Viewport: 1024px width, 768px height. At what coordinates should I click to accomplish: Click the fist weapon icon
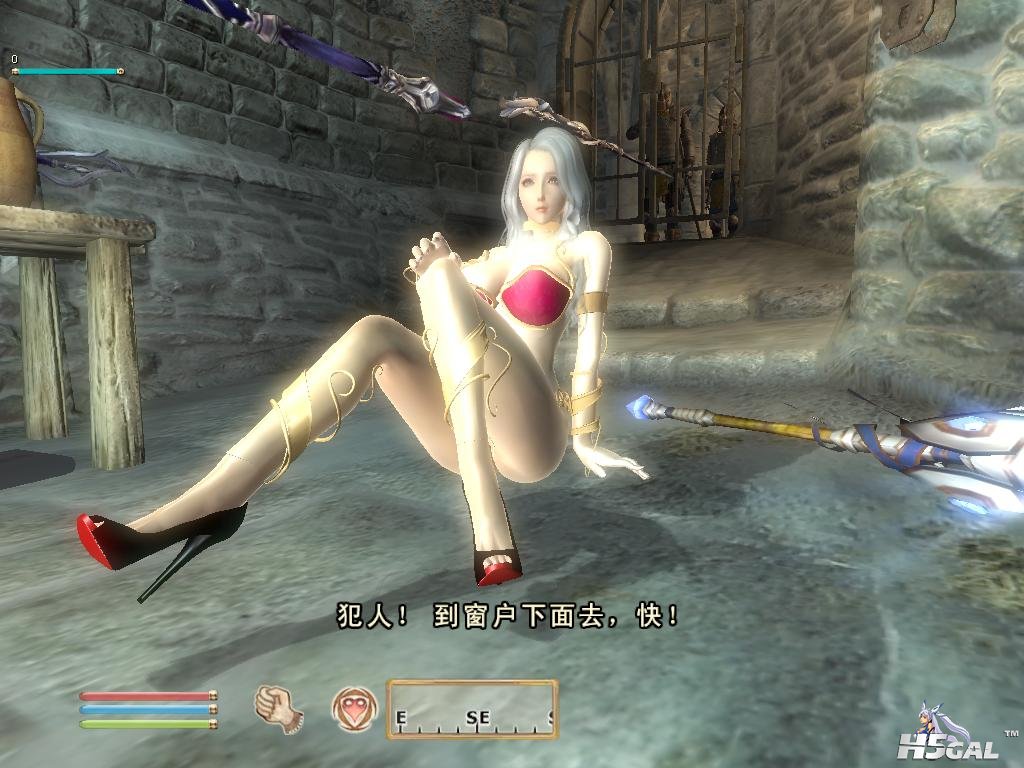coord(278,708)
